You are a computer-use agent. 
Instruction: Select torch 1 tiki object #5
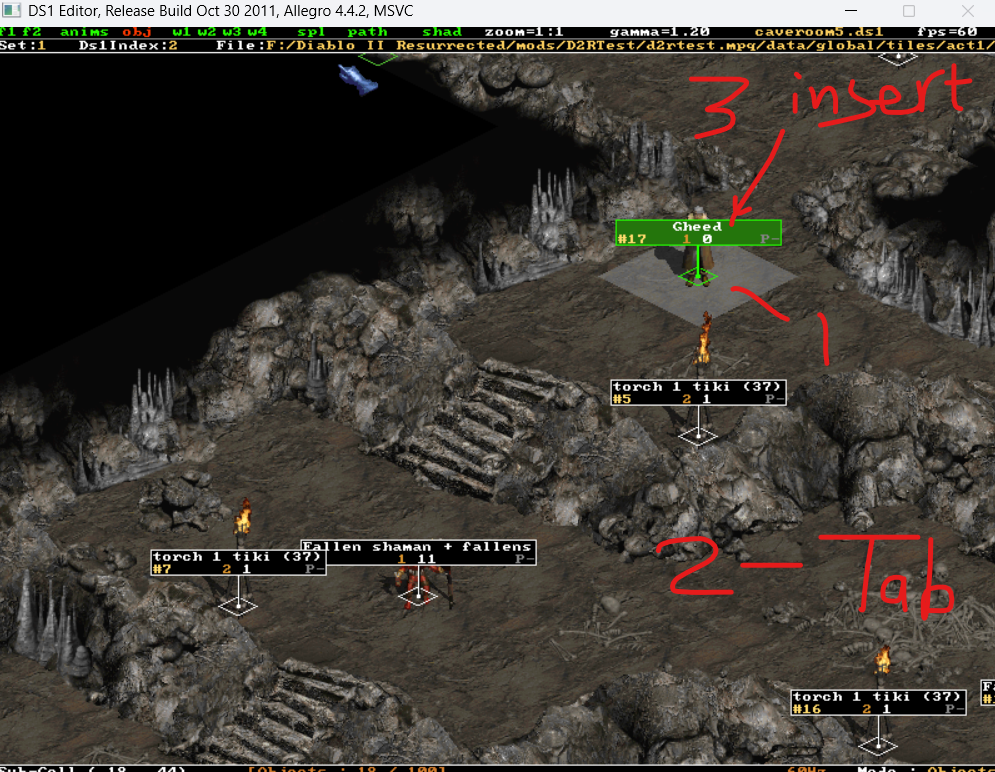click(x=698, y=392)
